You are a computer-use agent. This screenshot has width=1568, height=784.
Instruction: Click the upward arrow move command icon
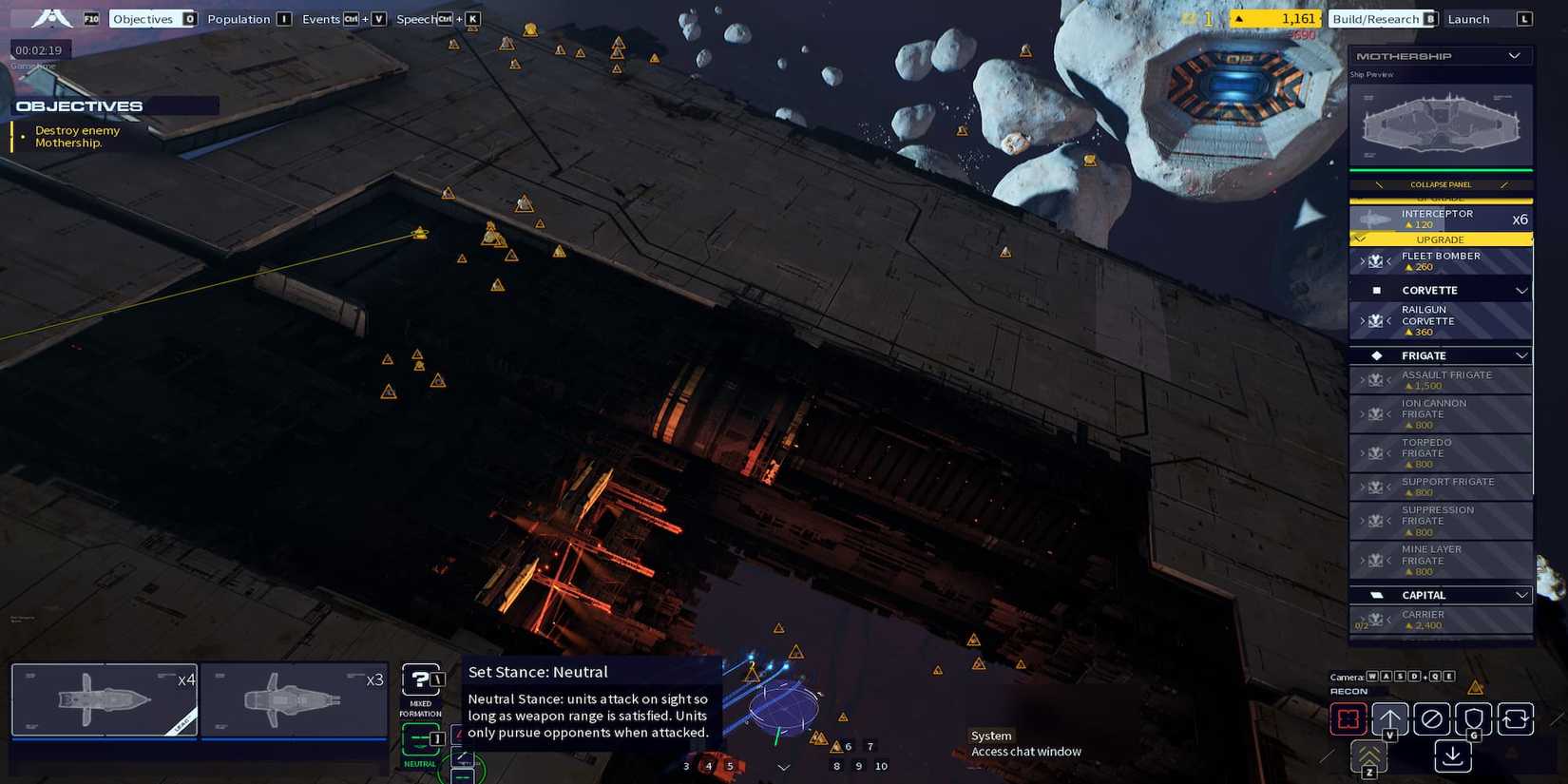click(x=1391, y=719)
